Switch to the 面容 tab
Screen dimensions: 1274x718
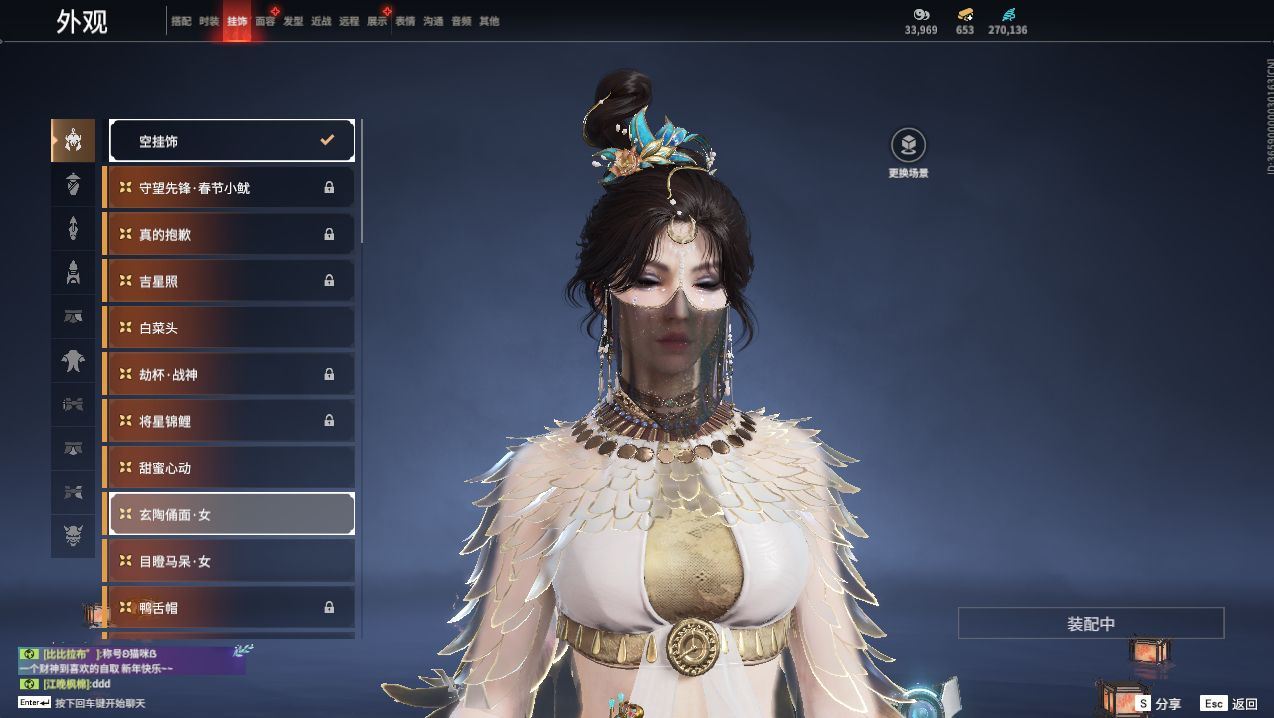pos(265,21)
